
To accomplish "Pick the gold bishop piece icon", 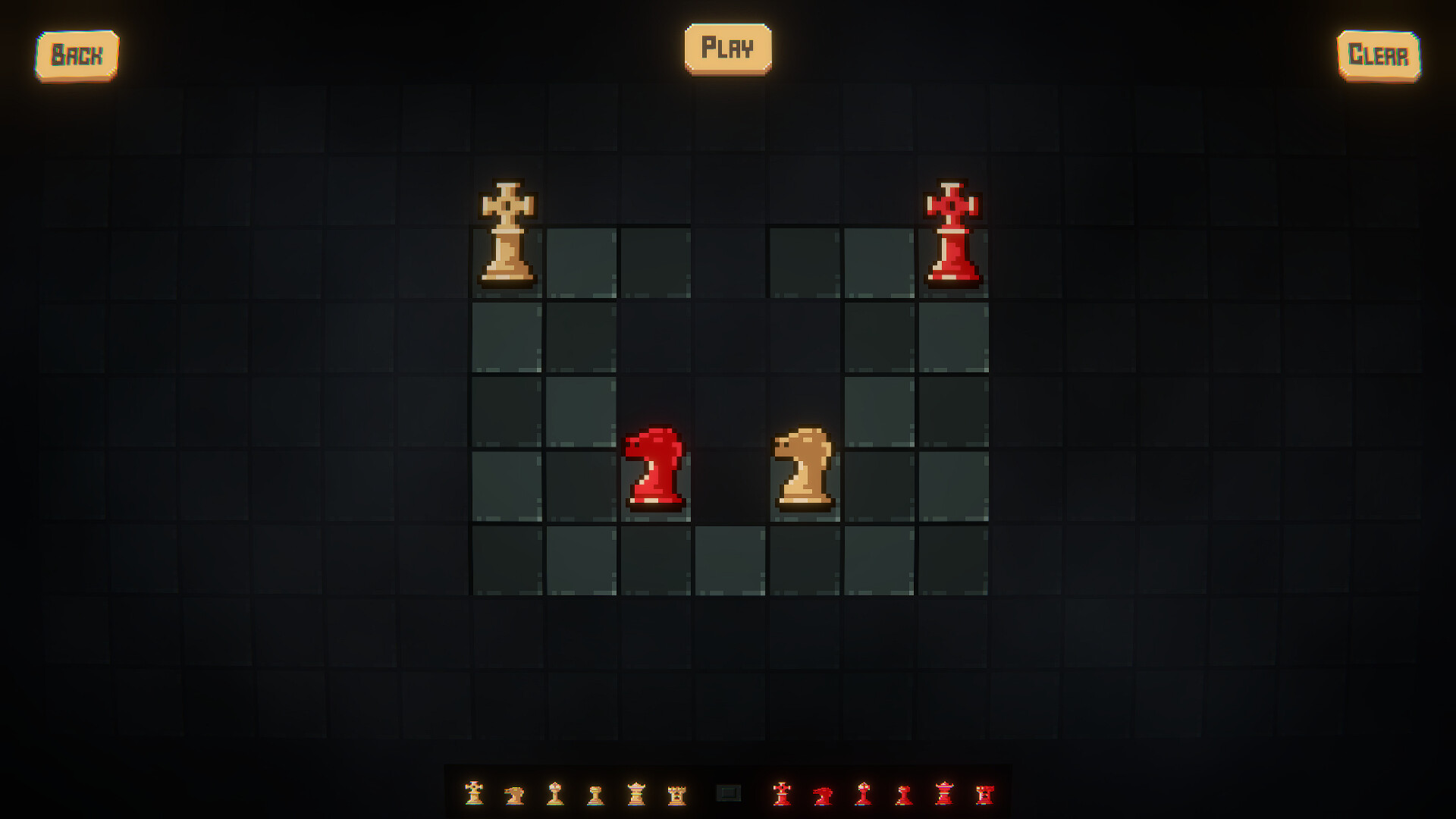I will click(x=554, y=795).
